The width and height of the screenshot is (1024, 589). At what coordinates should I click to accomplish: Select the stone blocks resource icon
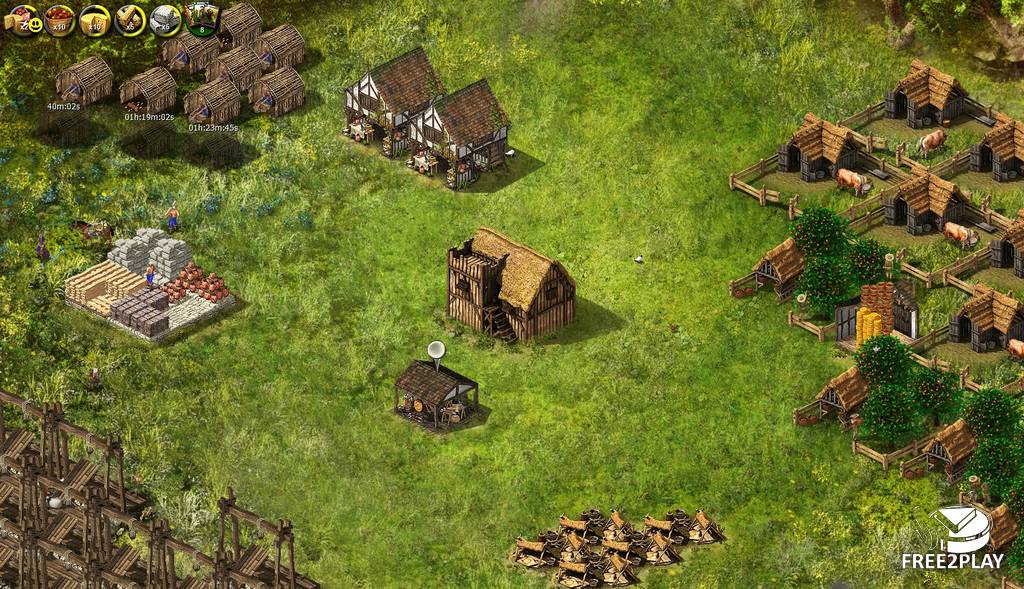click(x=165, y=18)
